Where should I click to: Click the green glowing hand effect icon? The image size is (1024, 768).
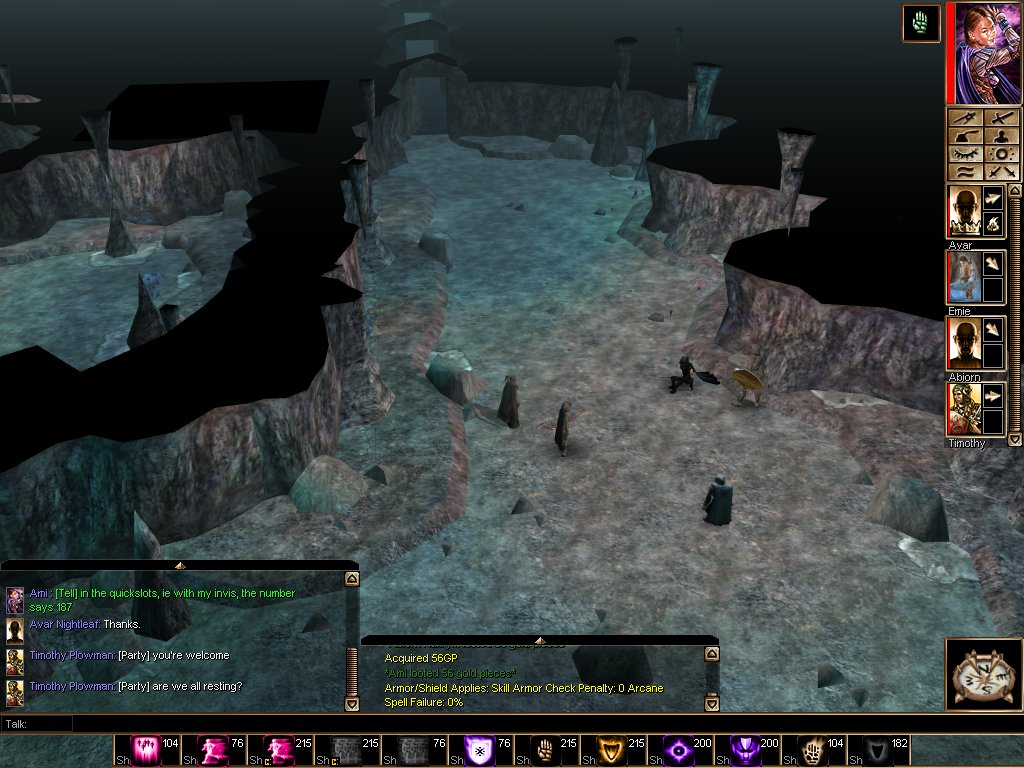coord(920,23)
